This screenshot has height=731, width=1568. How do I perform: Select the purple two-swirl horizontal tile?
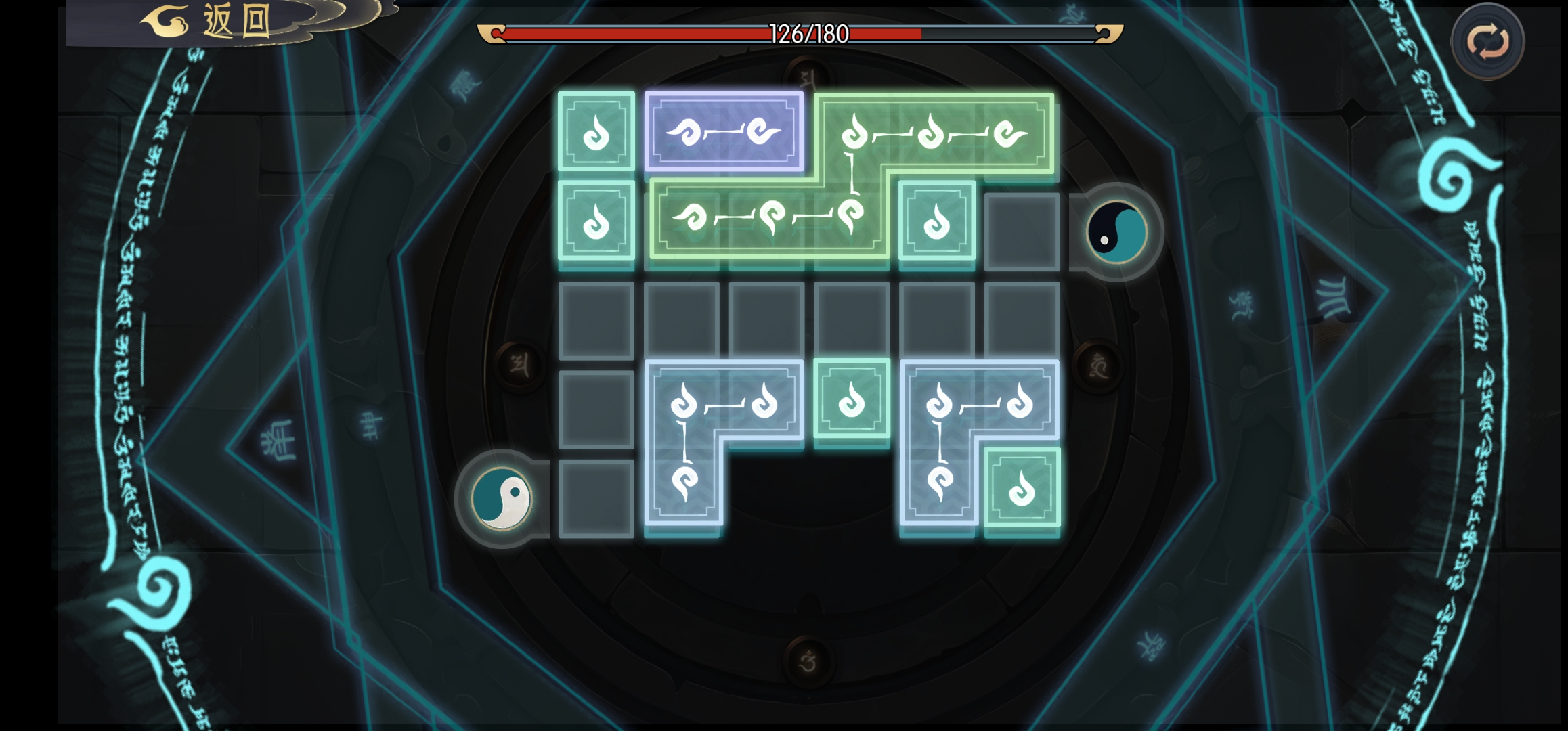click(724, 131)
